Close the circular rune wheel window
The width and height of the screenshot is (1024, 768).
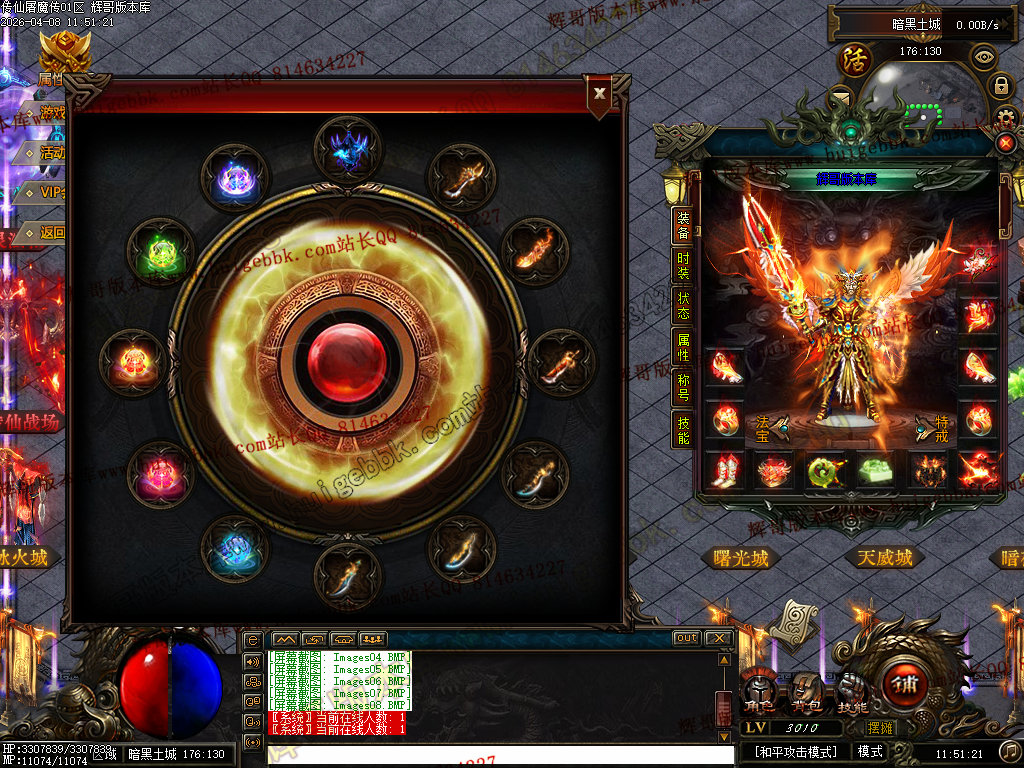click(x=599, y=94)
